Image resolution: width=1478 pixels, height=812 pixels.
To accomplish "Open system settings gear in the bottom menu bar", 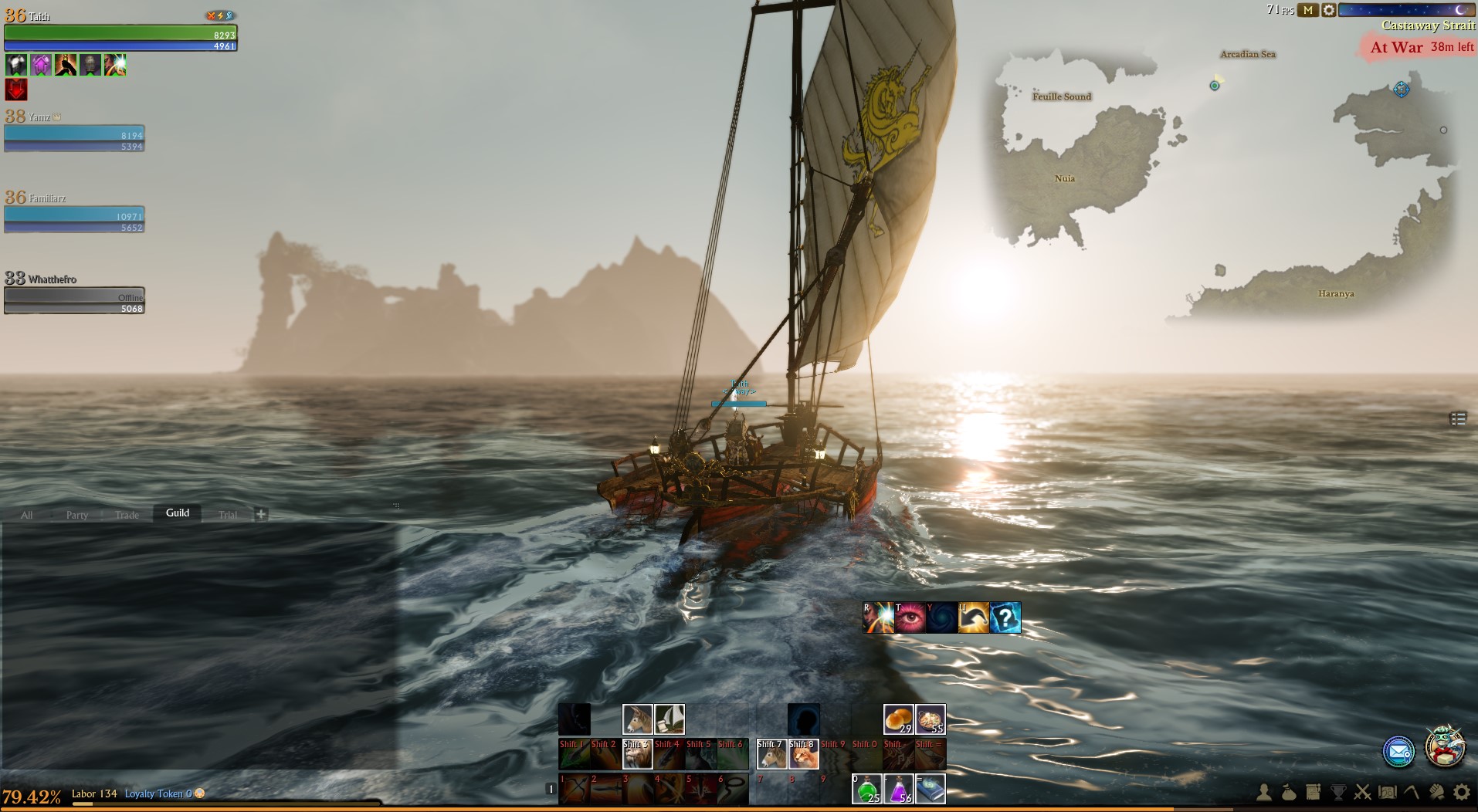I will point(1461,792).
